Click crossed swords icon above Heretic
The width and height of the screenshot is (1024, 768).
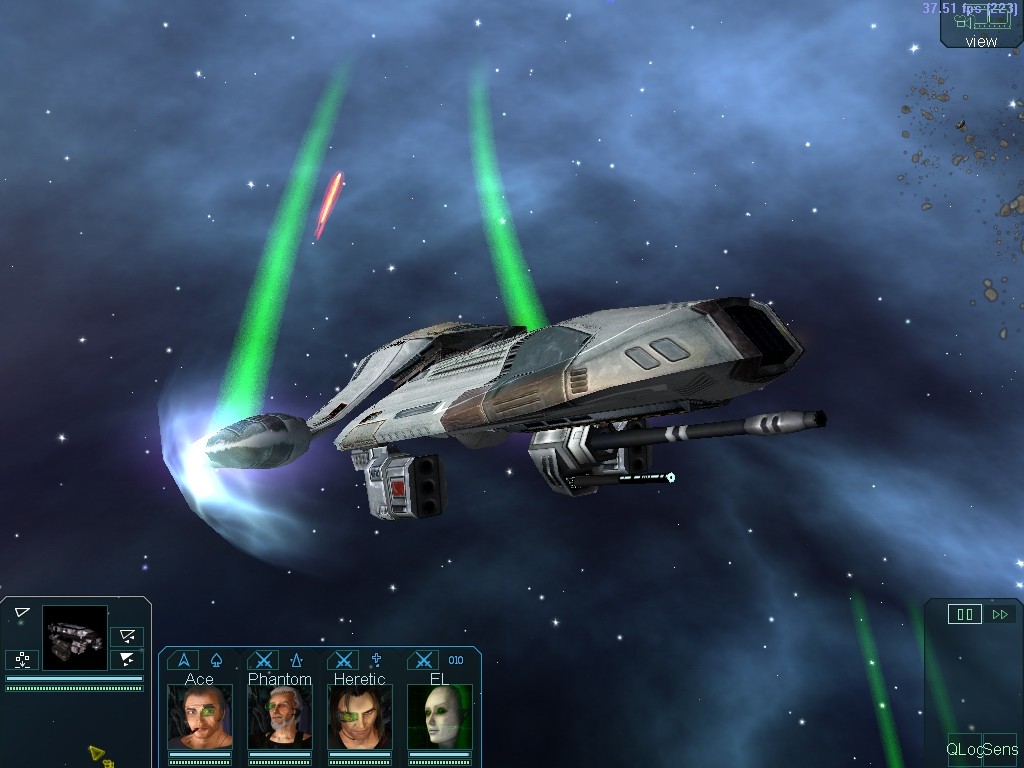[344, 660]
